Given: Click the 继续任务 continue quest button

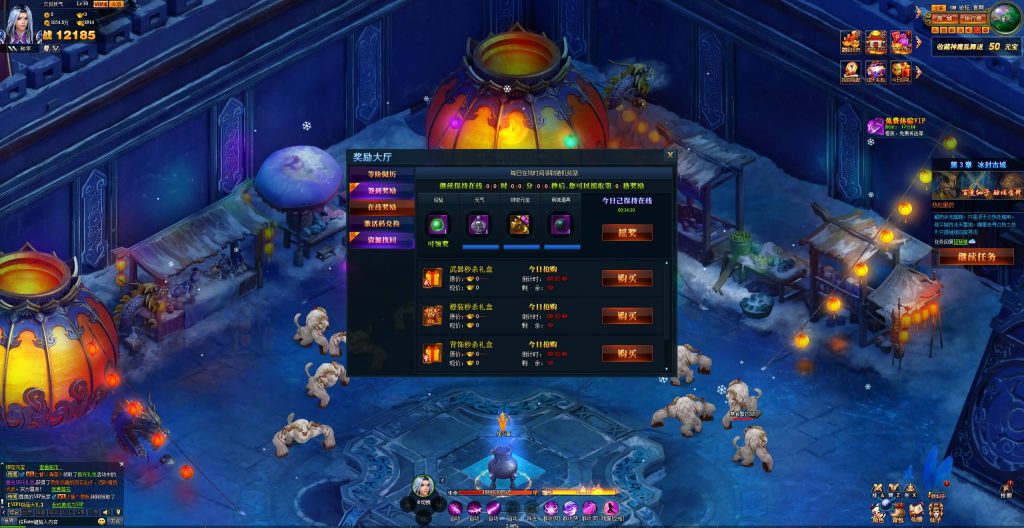Looking at the screenshot, I should point(976,257).
